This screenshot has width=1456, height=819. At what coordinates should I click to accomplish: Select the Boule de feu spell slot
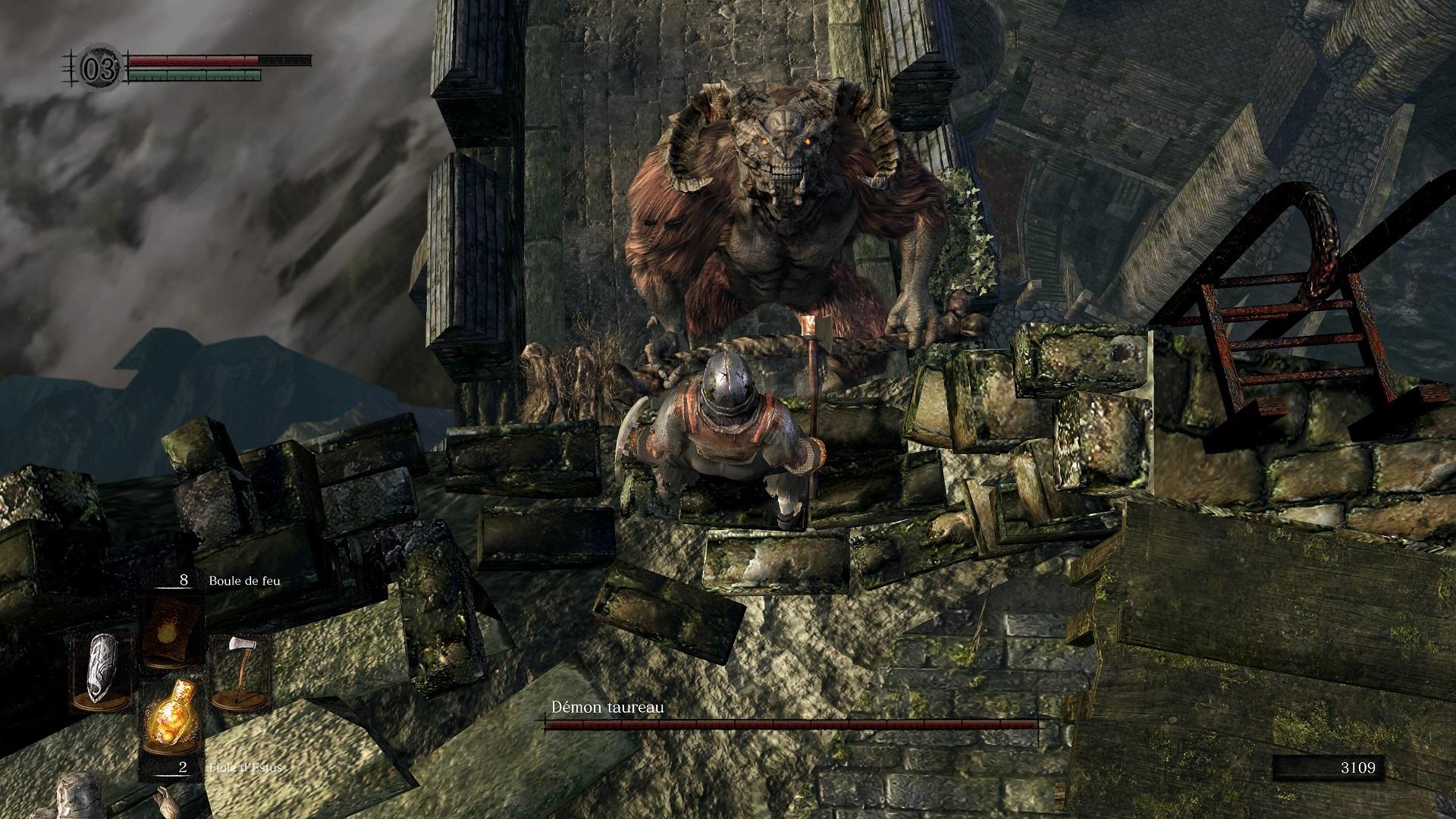(171, 631)
